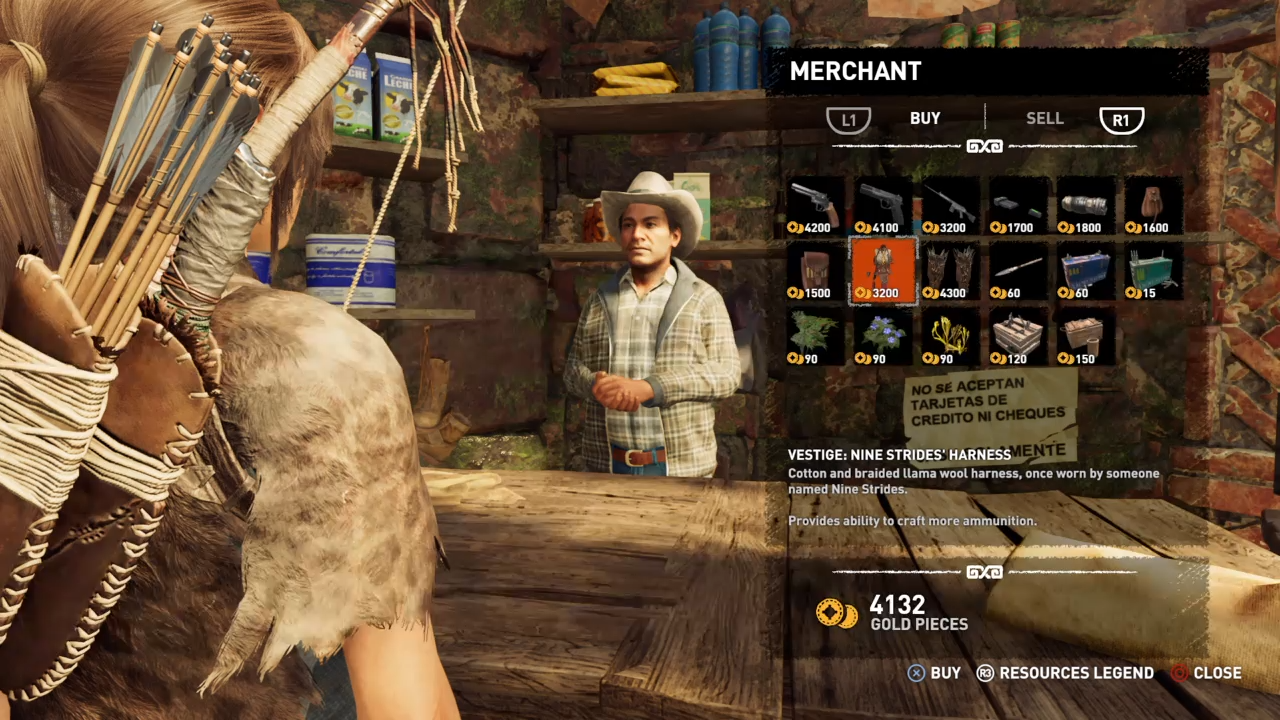
Task: Select the highlighted Nine Strides' Harness
Action: pos(882,271)
